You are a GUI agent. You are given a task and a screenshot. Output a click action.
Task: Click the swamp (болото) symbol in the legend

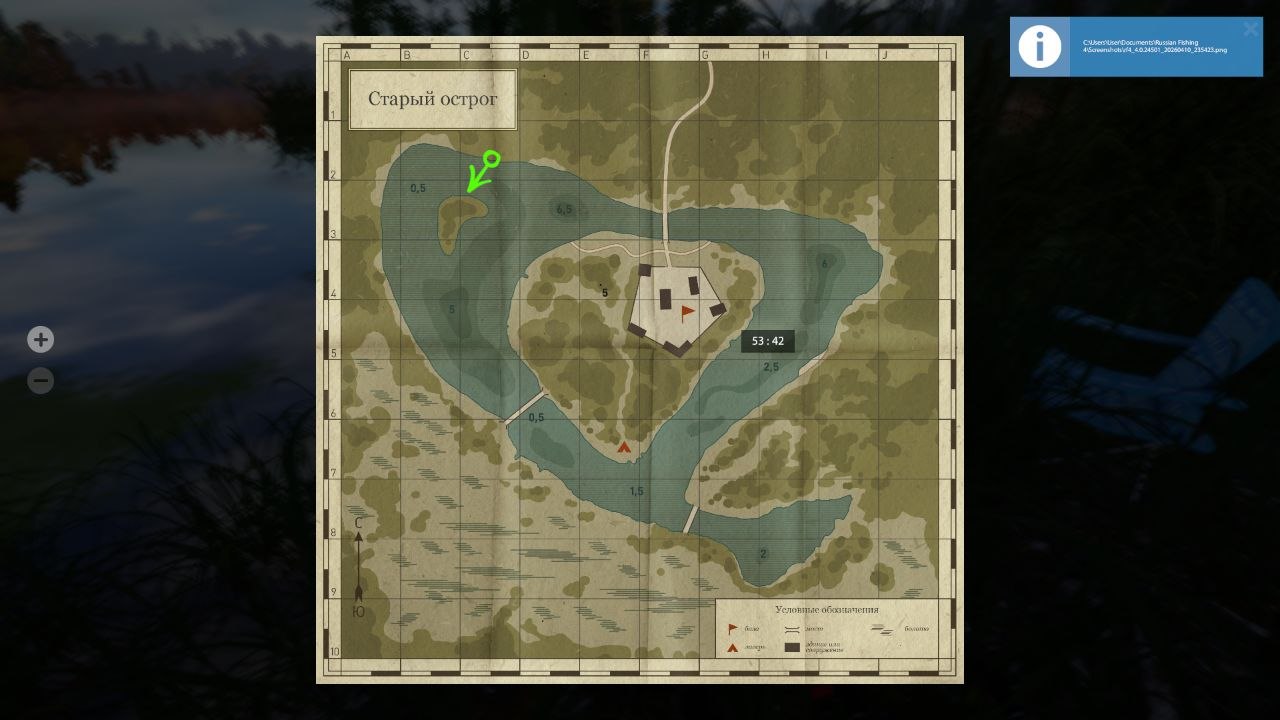883,629
